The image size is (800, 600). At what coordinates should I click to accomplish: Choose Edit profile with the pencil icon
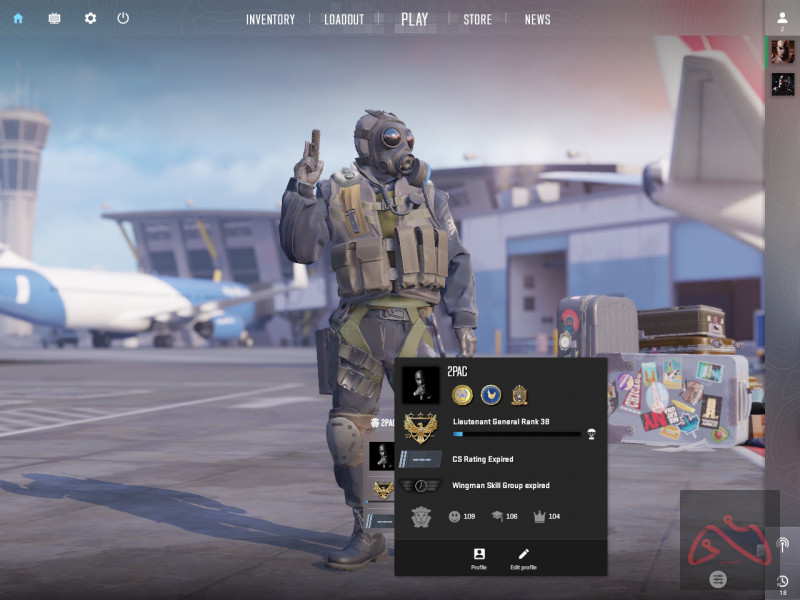pyautogui.click(x=523, y=558)
